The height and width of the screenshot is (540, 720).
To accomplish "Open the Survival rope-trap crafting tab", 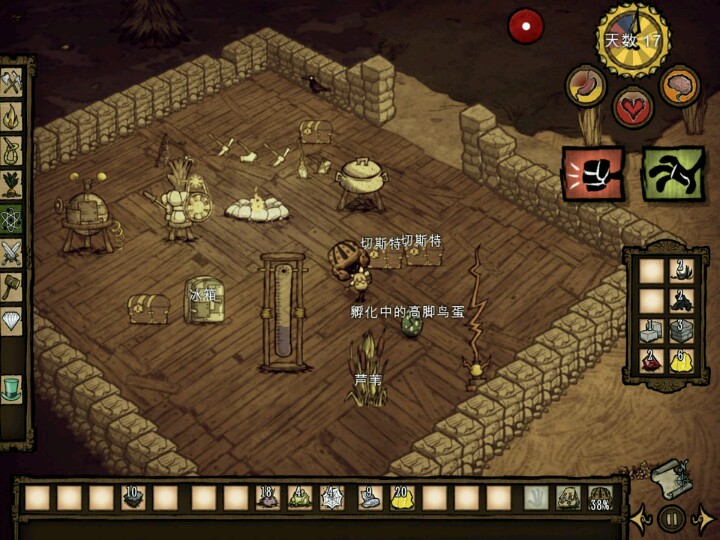I will pos(12,152).
